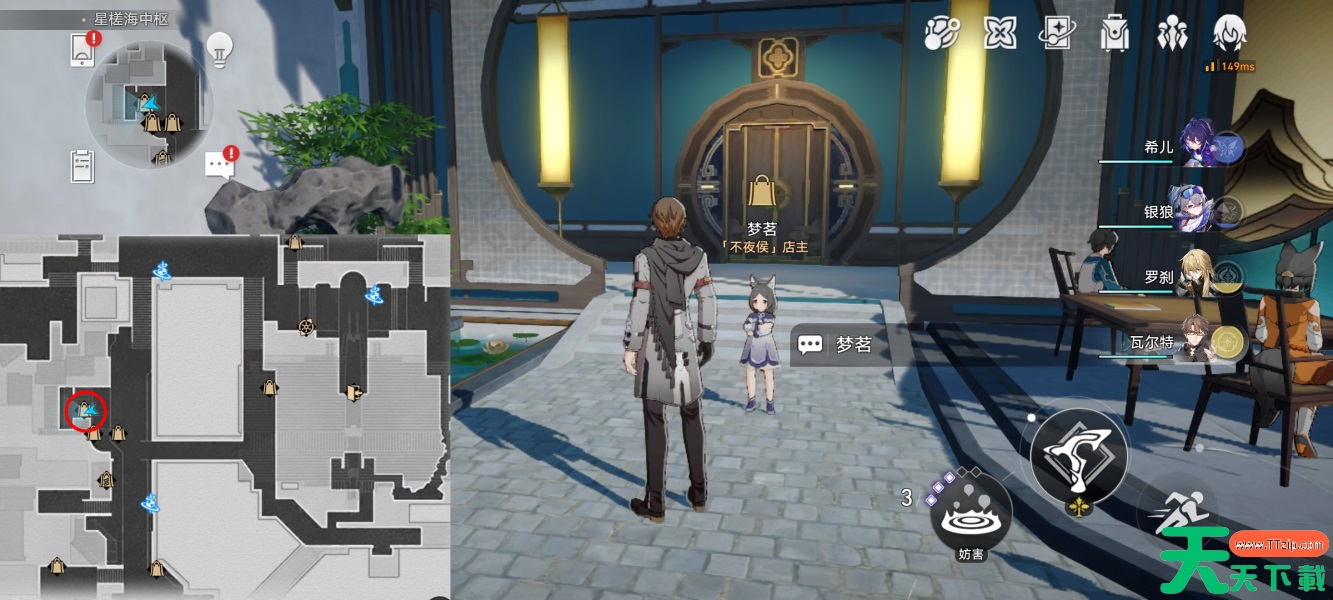Open the circular minimap

coord(149,103)
